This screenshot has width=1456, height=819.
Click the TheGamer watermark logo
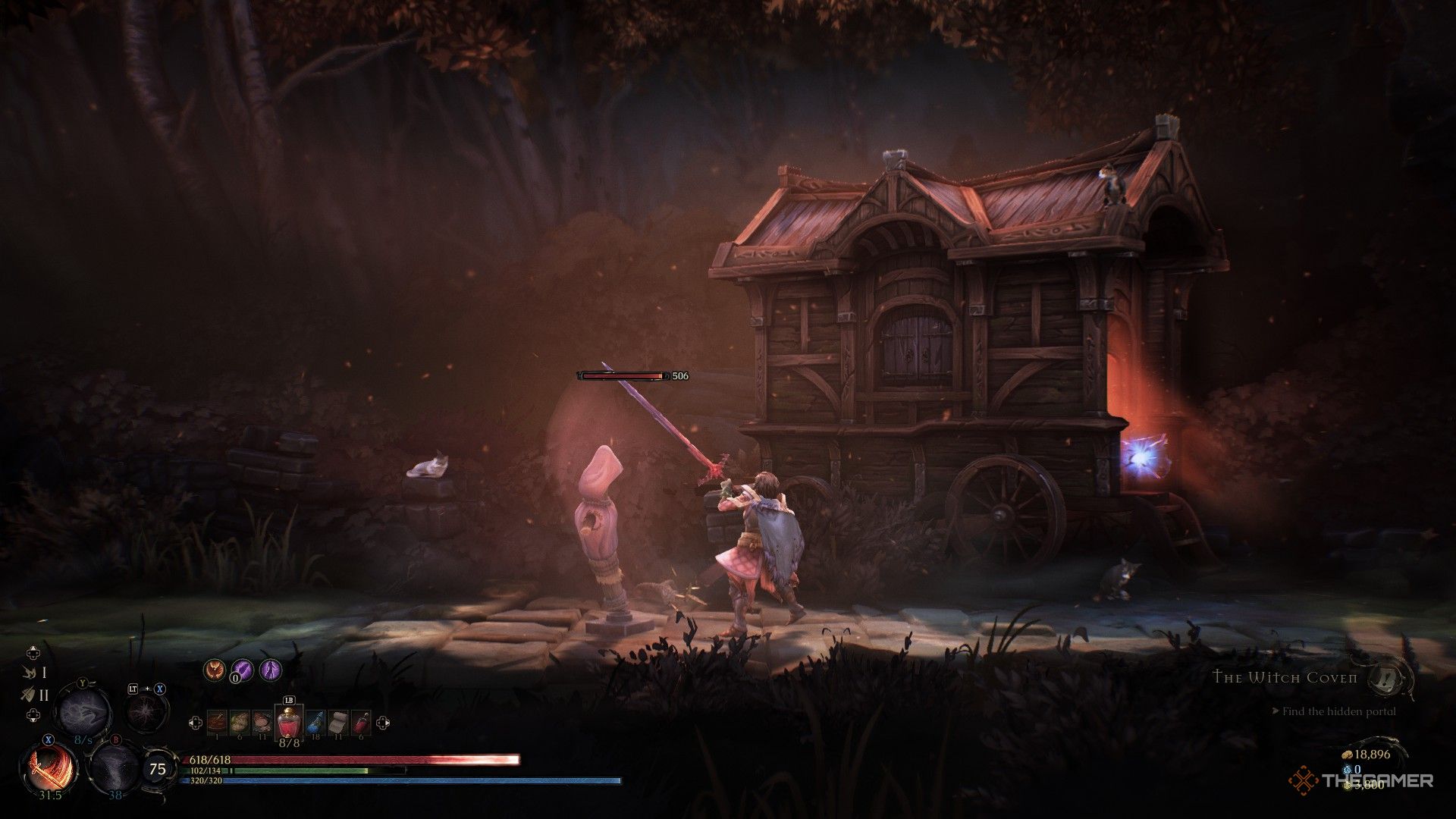[x=1362, y=780]
